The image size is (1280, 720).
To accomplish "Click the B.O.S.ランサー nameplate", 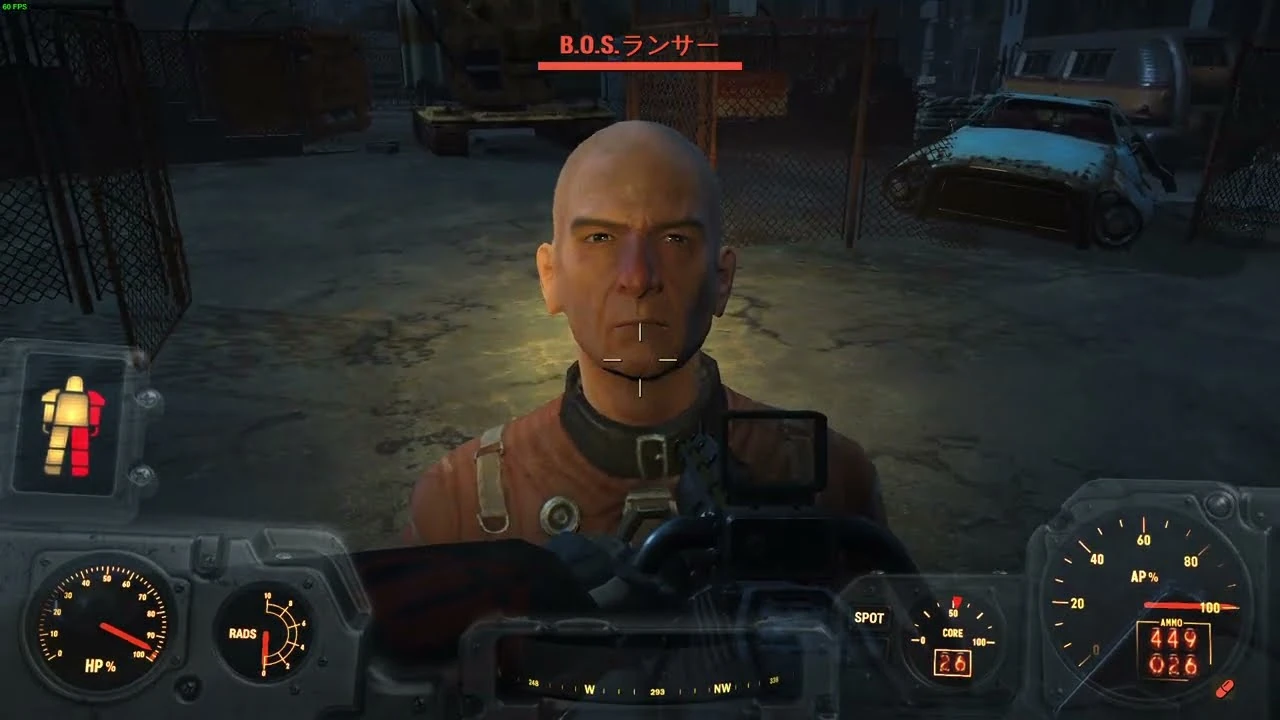I will coord(638,45).
